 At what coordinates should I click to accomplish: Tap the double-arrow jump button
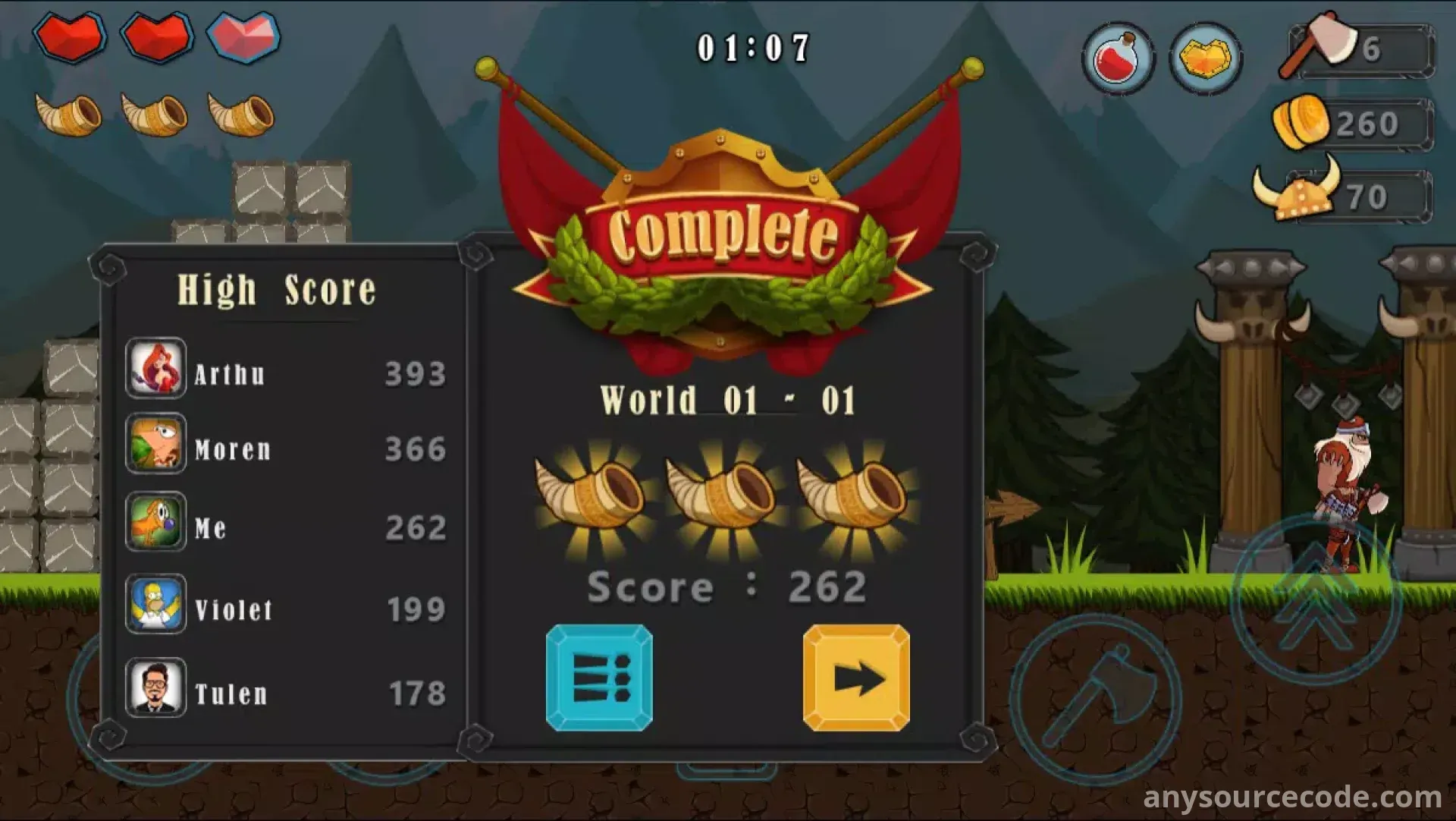tap(1315, 599)
